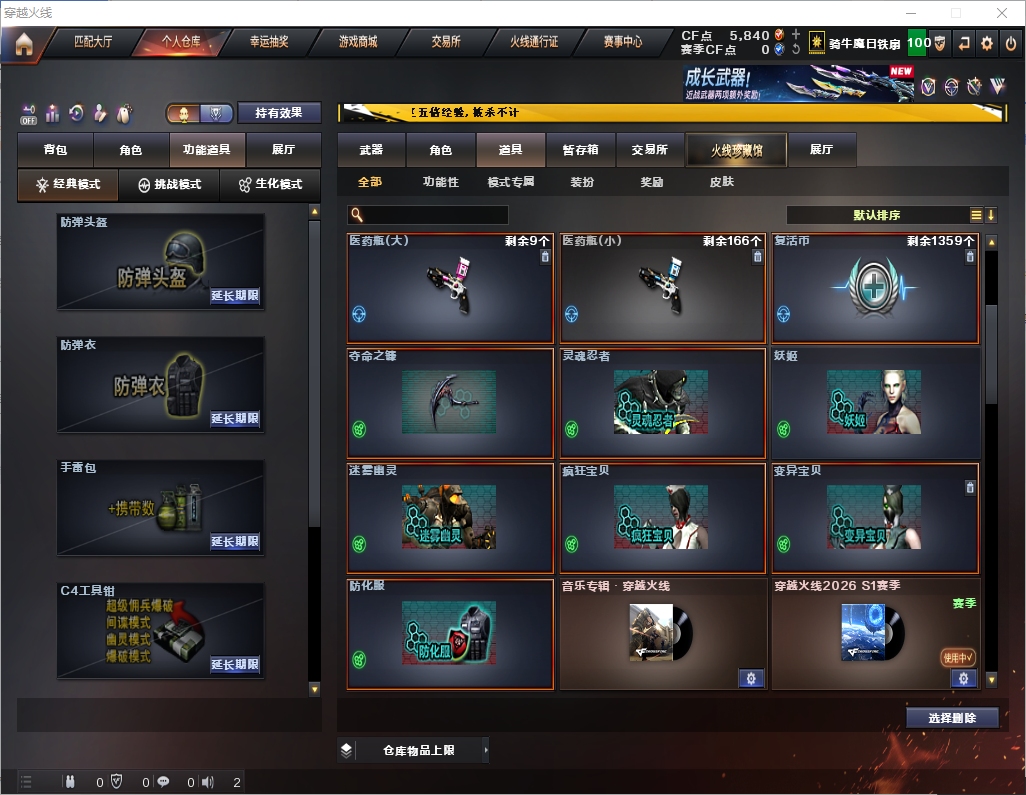Select the 挑战模式 mode tab
Screen dimensions: 1026x795
click(170, 185)
